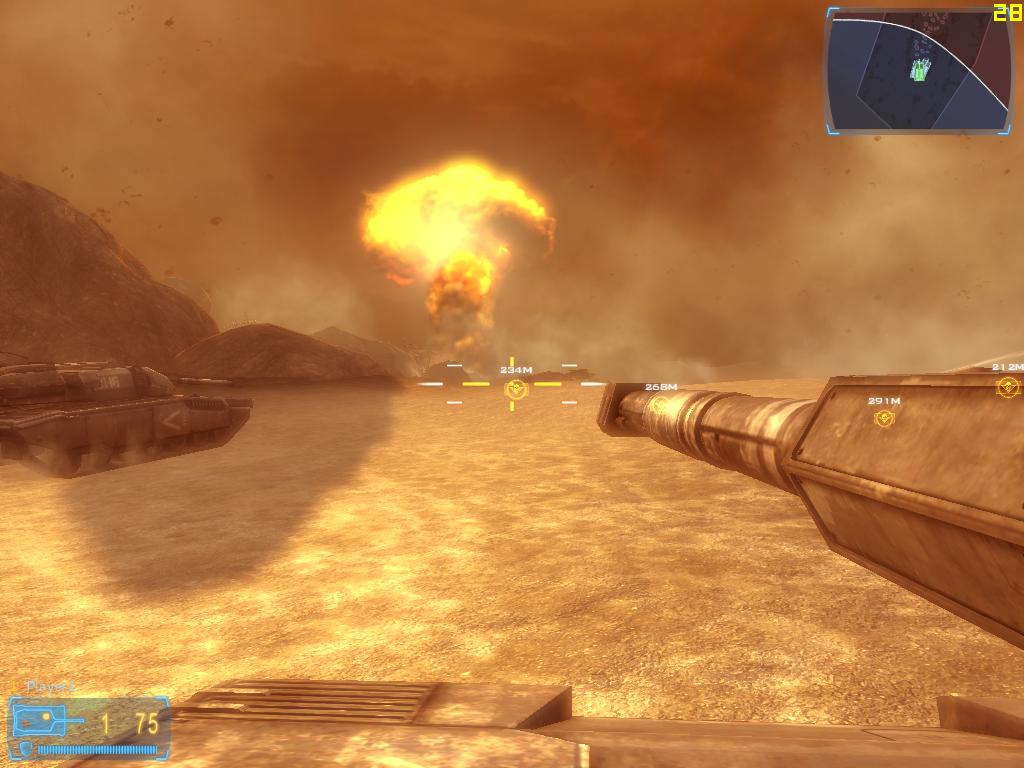Select the target marker labeled 268M
This screenshot has height=768, width=1024.
click(660, 404)
